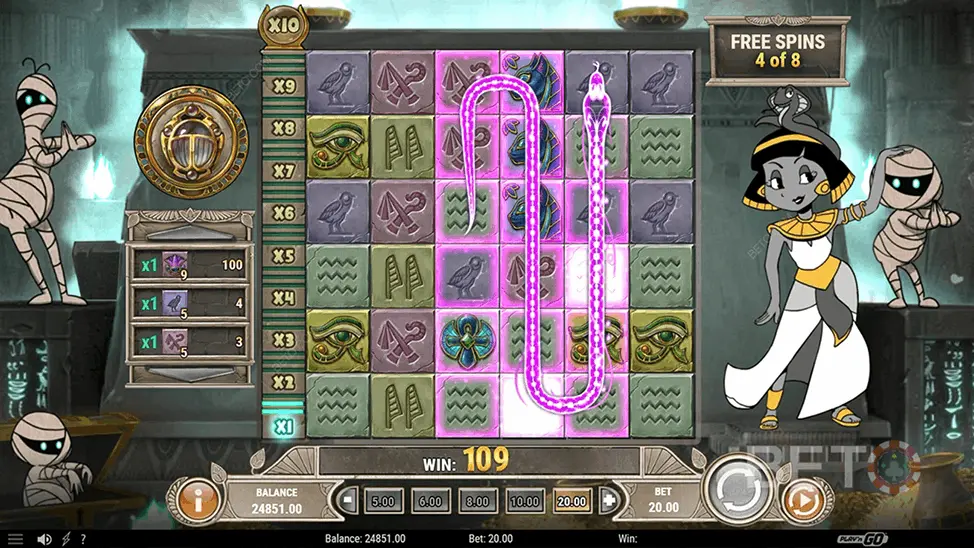
Task: Set bet to 8.00
Action: (x=478, y=500)
